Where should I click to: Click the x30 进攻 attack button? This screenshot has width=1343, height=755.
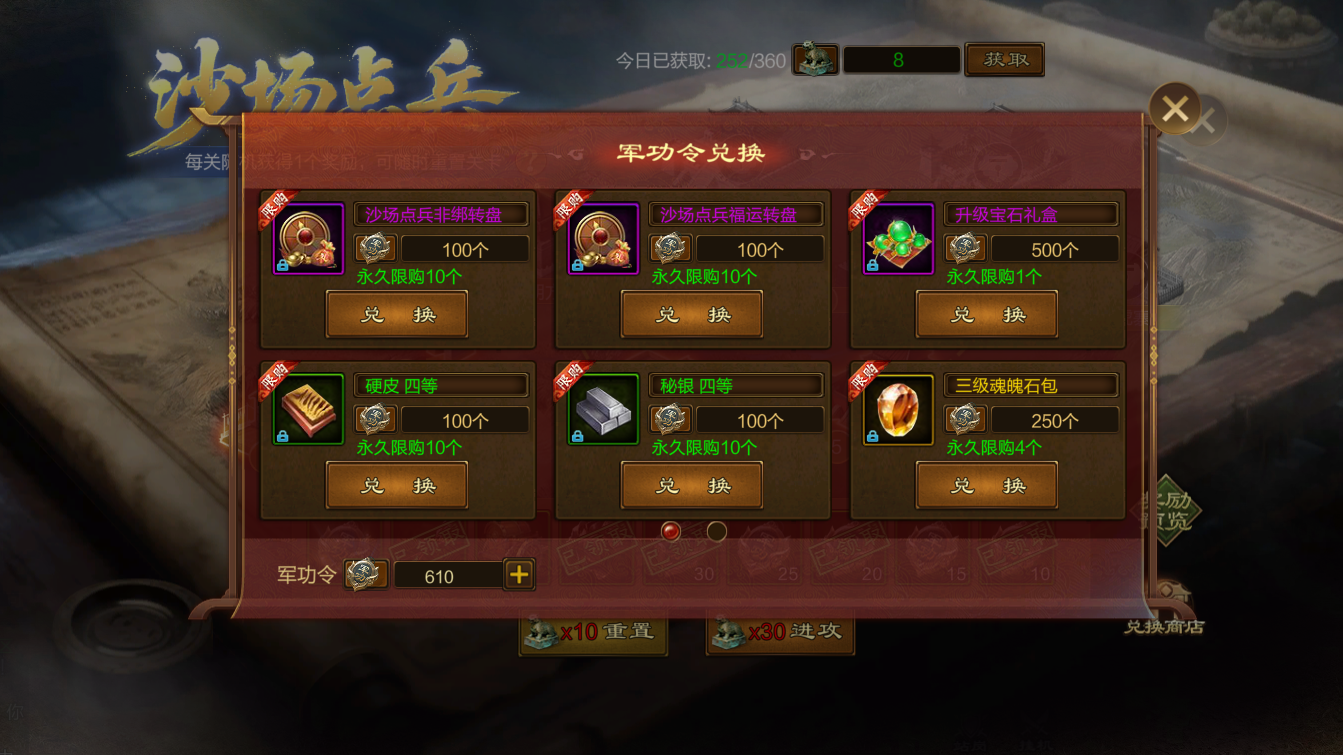tap(780, 632)
